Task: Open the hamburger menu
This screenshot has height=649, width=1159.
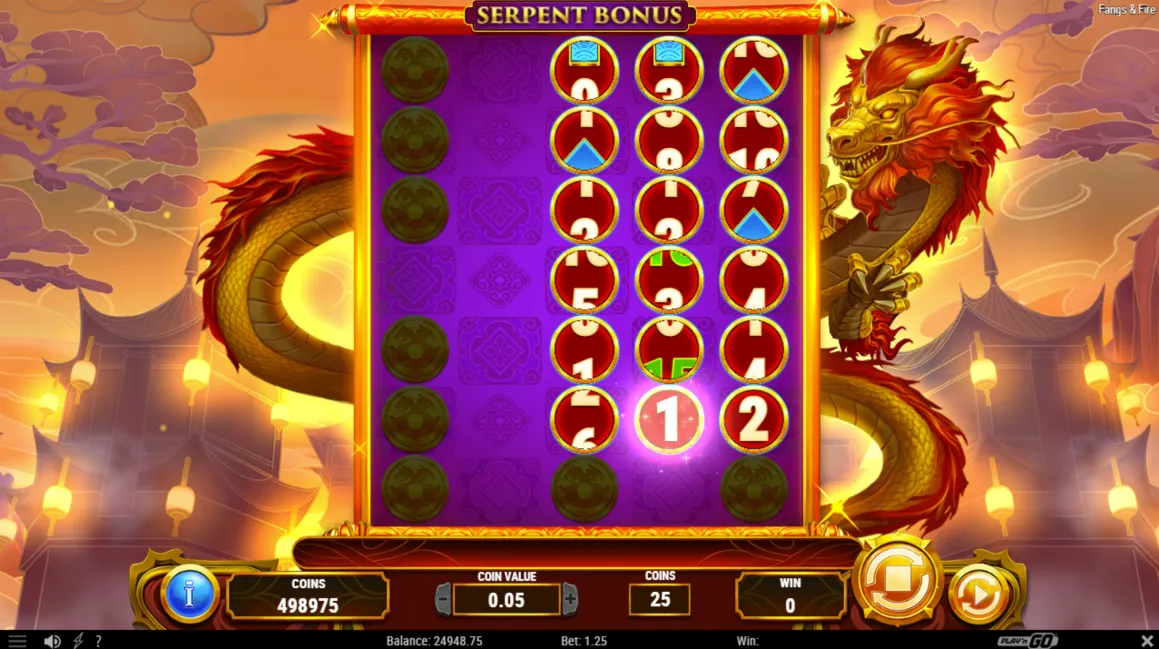Action: (17, 641)
